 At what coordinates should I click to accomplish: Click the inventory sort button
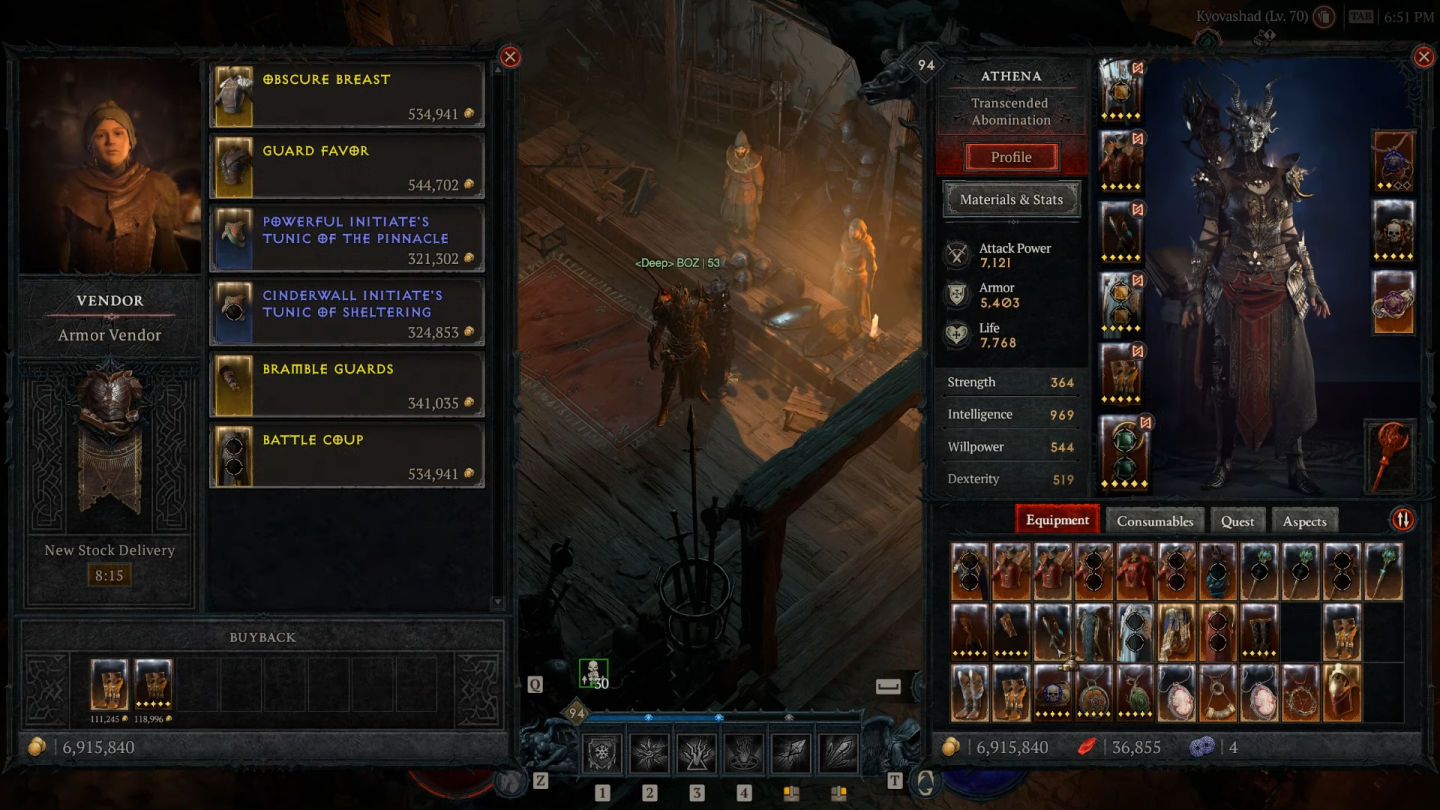[x=1402, y=520]
